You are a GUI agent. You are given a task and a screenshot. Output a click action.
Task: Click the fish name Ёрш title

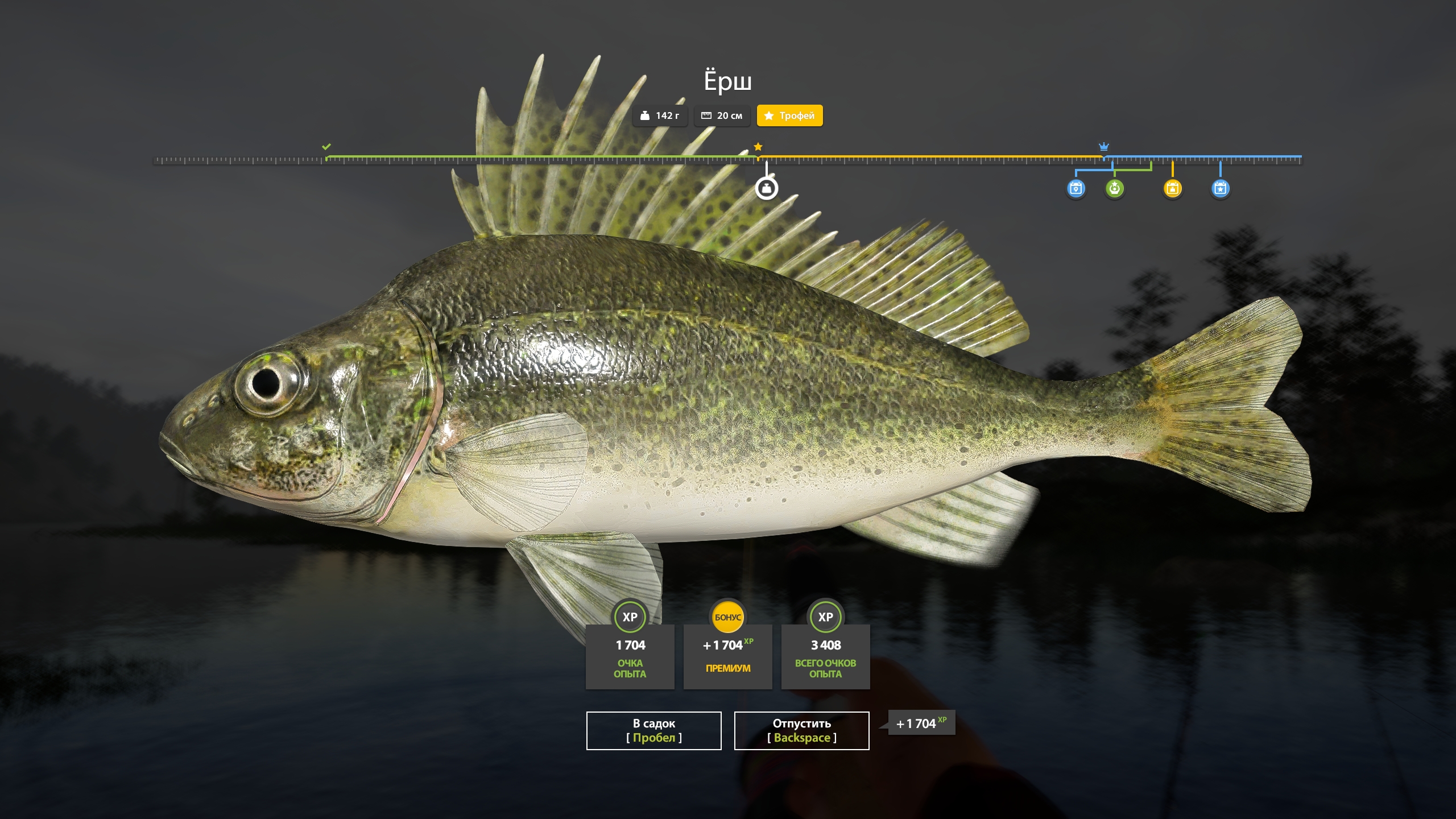click(x=727, y=80)
